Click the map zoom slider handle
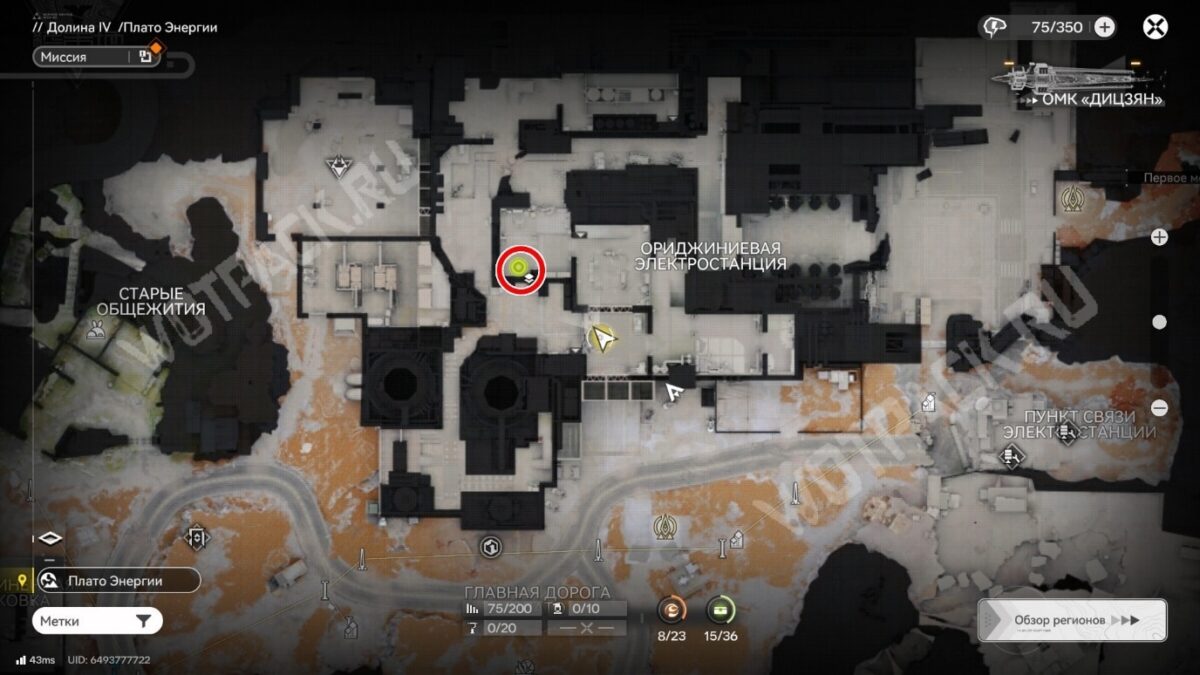 [x=1159, y=322]
